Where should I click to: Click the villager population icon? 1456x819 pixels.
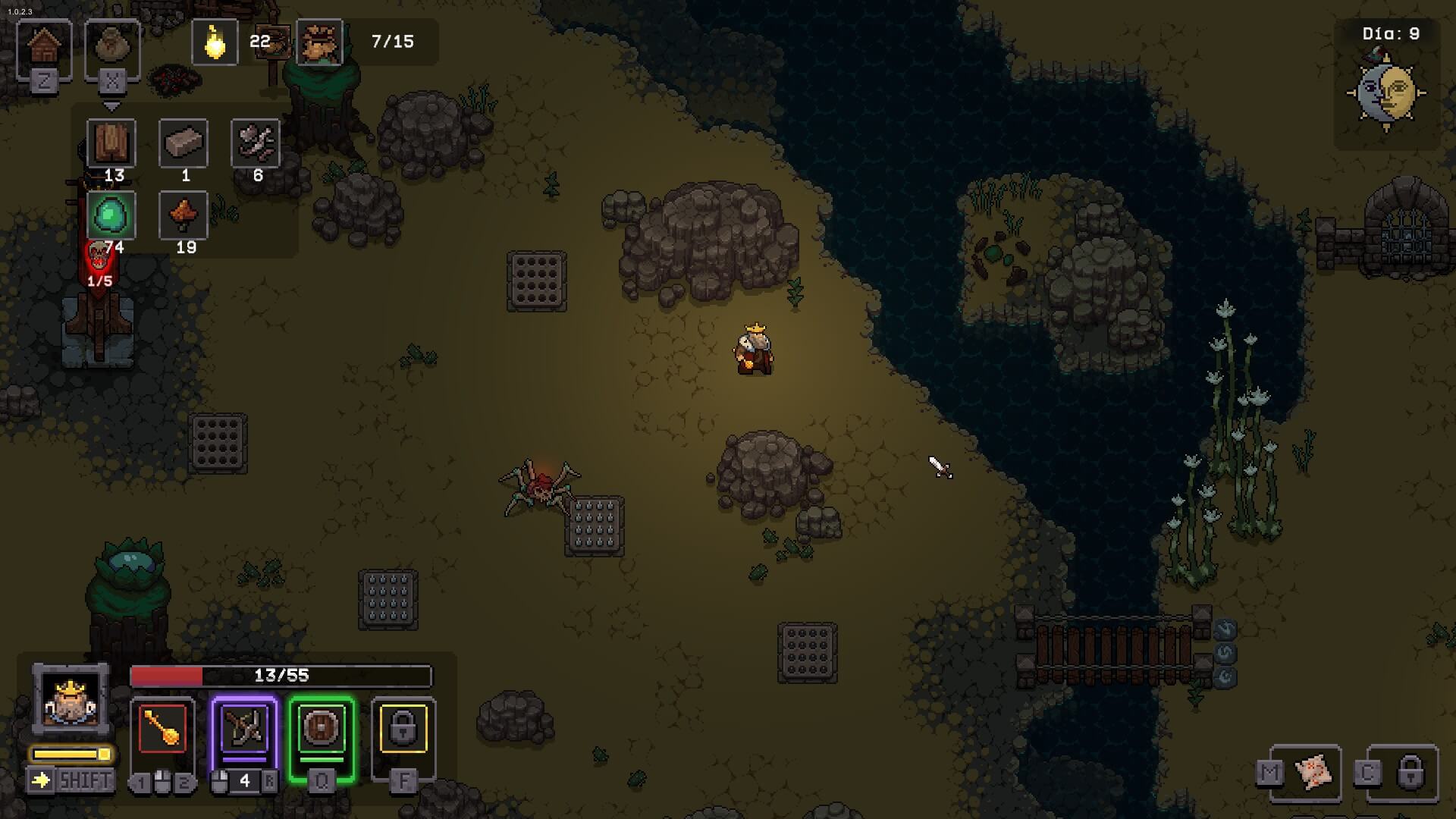click(x=319, y=42)
